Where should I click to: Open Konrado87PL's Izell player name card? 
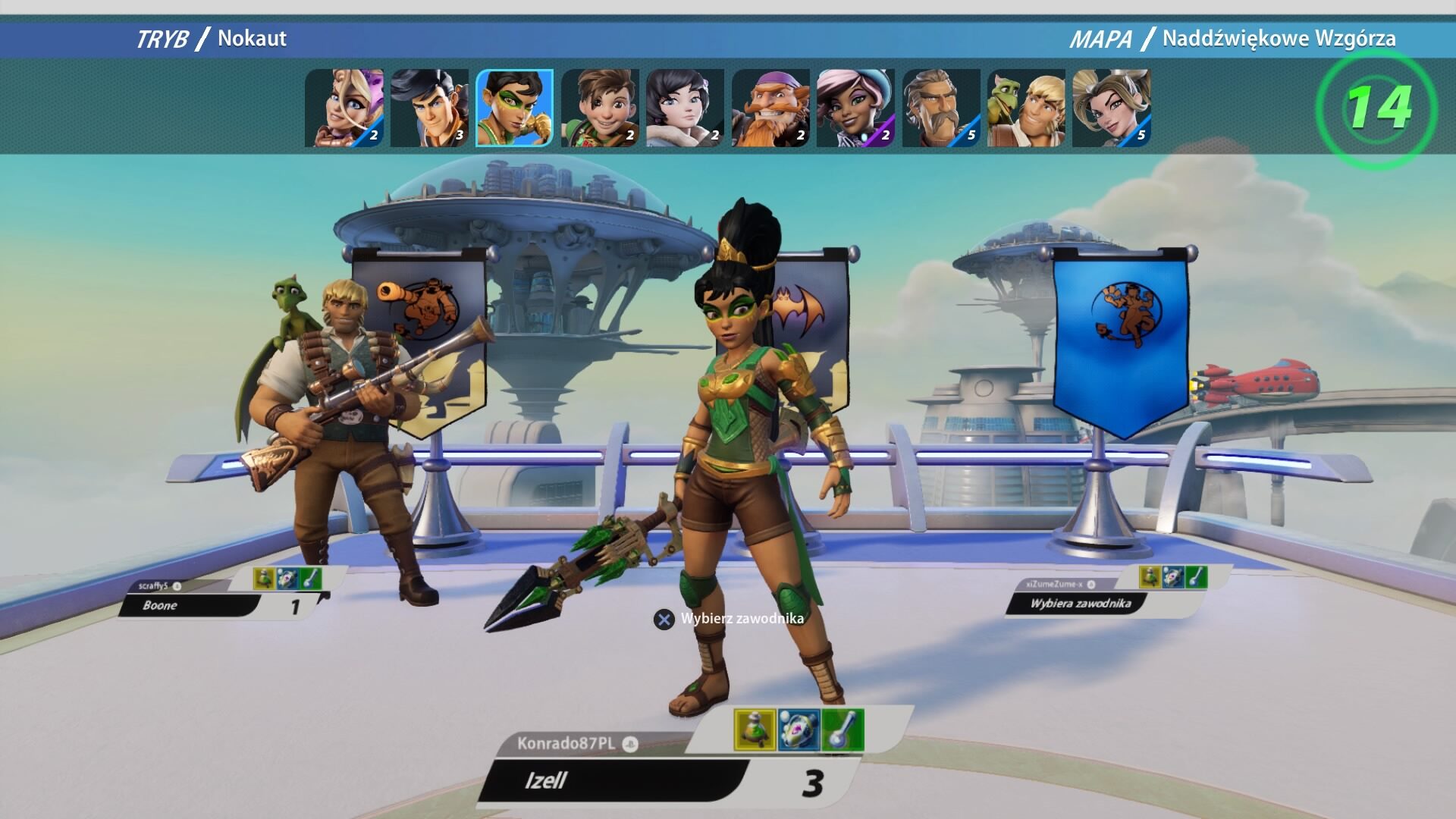[614, 781]
